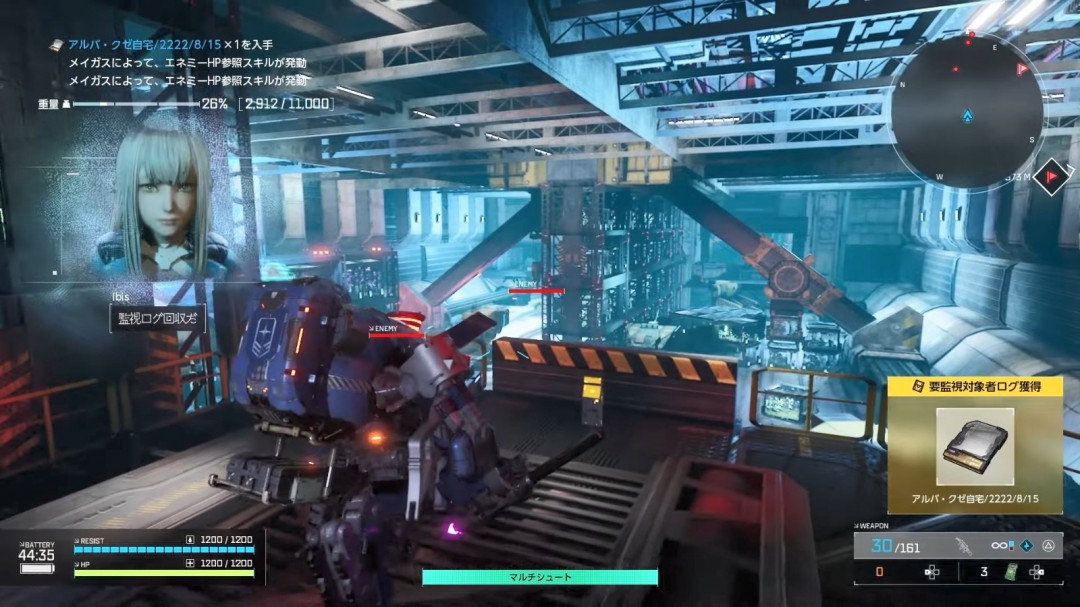The image size is (1080, 607).
Task: Click the 要監視対象者ログ獲得 notification header
Action: (974, 387)
